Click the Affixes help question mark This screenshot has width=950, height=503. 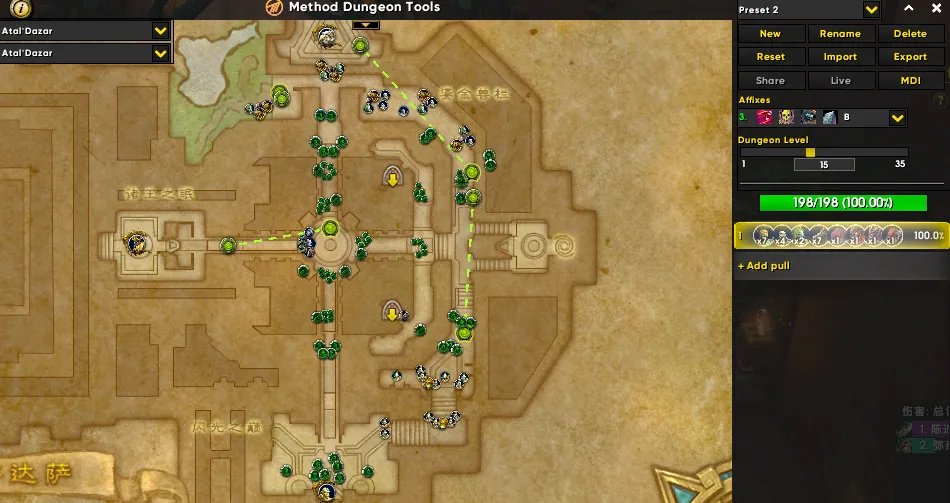pos(939,100)
